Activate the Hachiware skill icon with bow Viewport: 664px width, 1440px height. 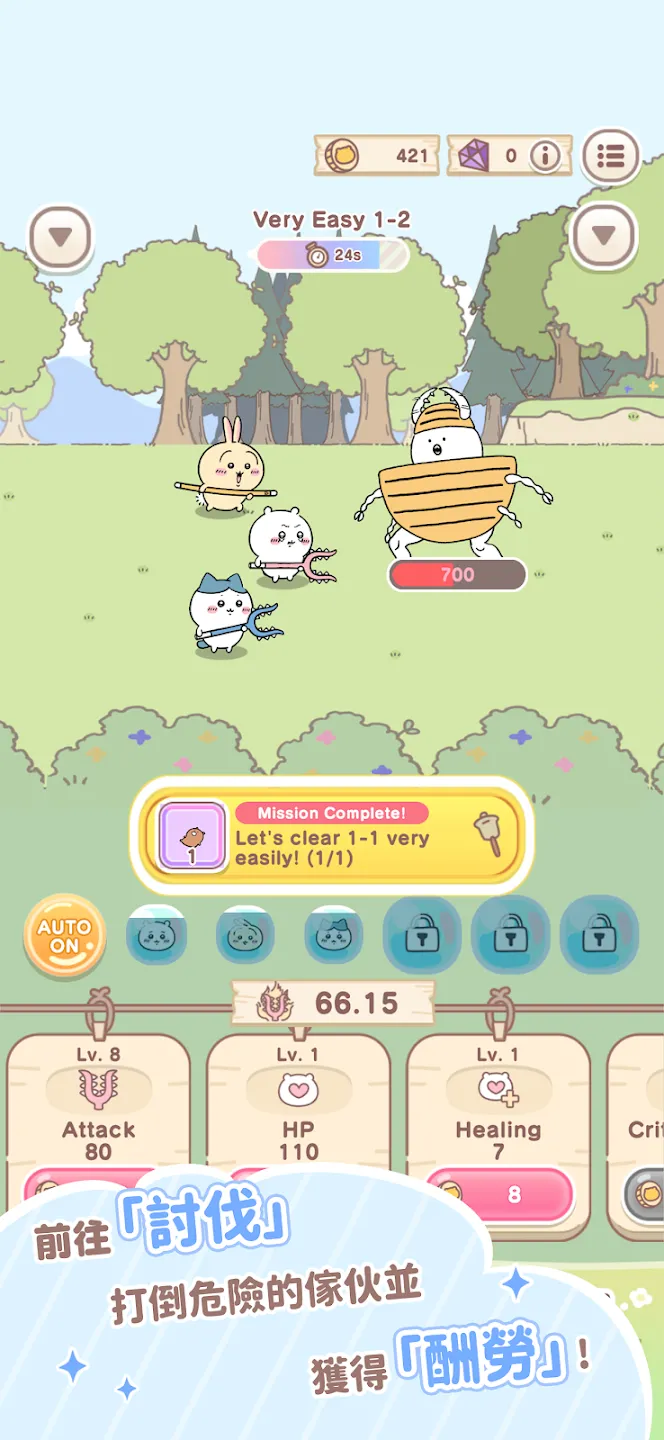[333, 936]
